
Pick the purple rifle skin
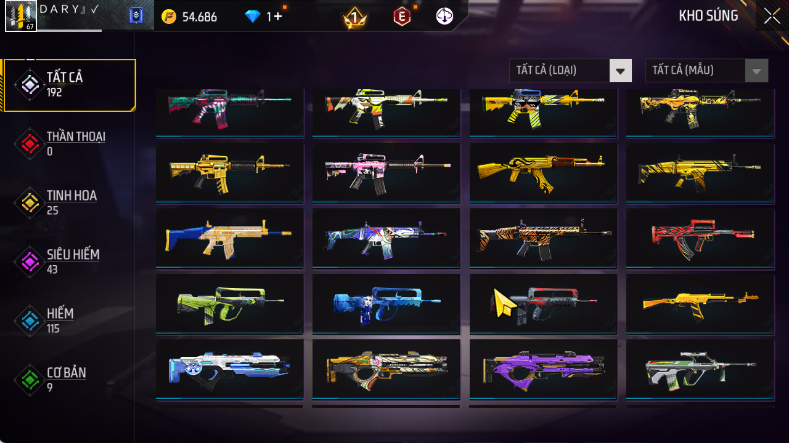(x=542, y=367)
